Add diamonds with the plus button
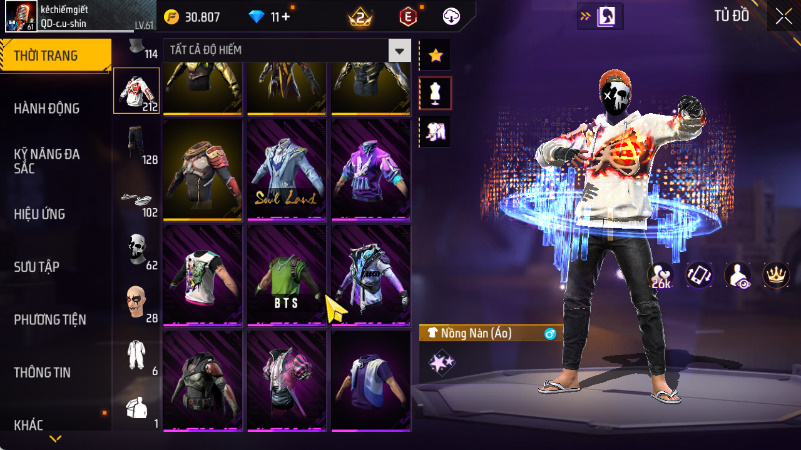Image resolution: width=801 pixels, height=450 pixels. click(286, 16)
